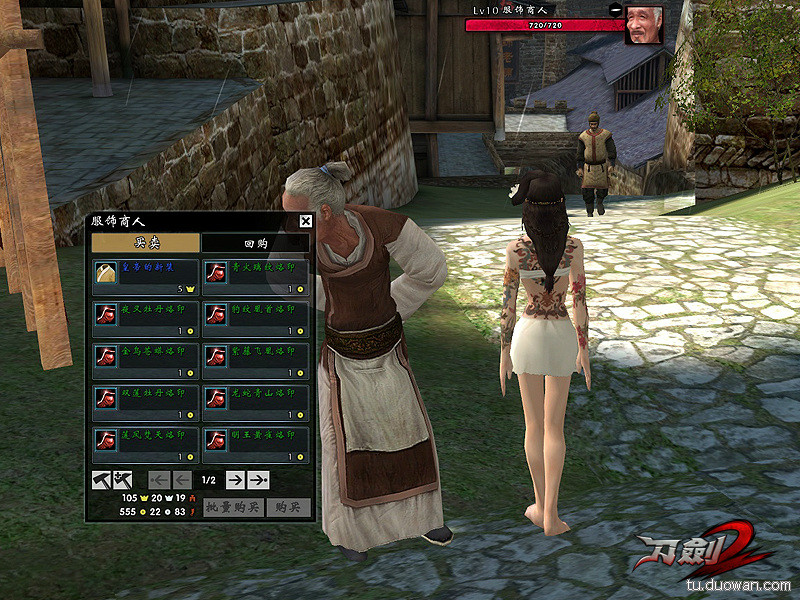Go to the next shop page
The image size is (800, 600).
pos(235,480)
